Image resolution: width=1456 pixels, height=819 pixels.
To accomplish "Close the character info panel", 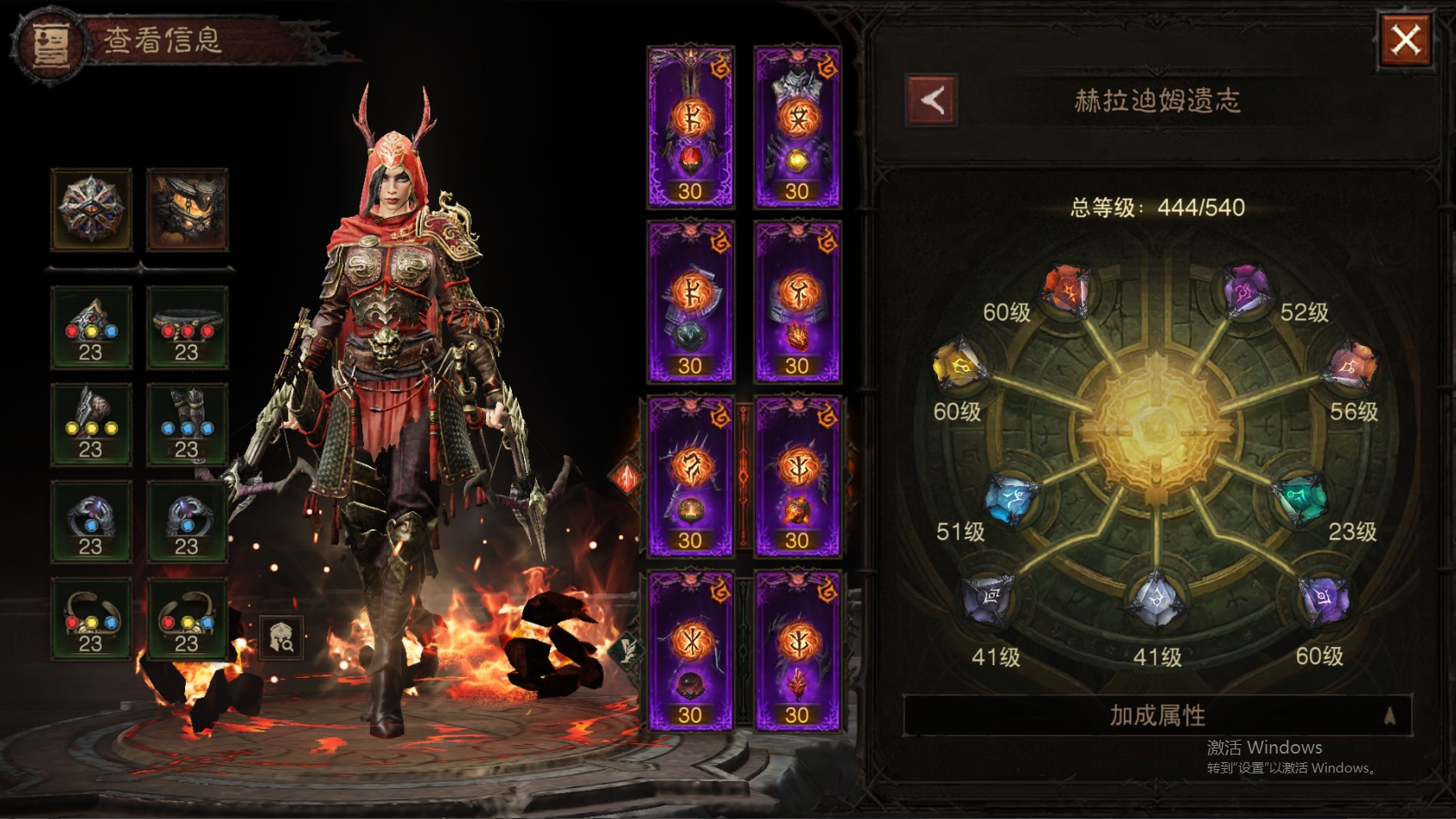I will (x=1405, y=40).
